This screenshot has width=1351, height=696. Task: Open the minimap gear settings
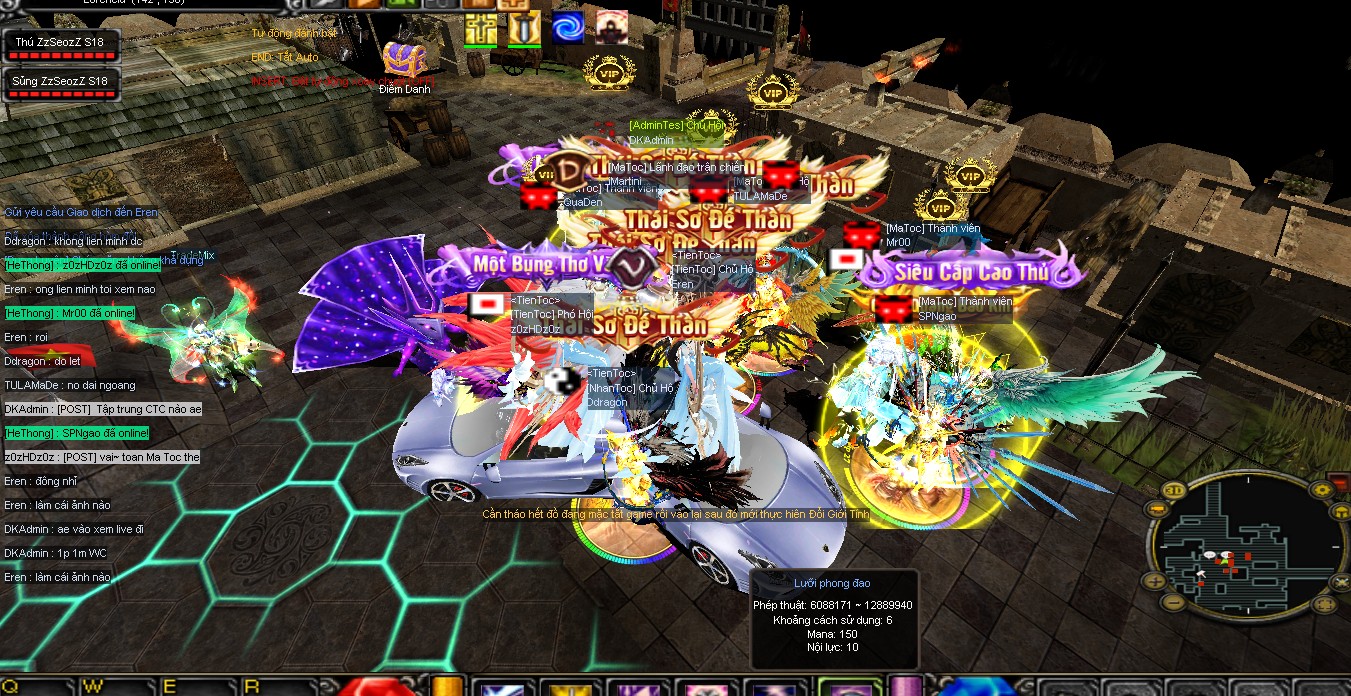coord(1321,489)
